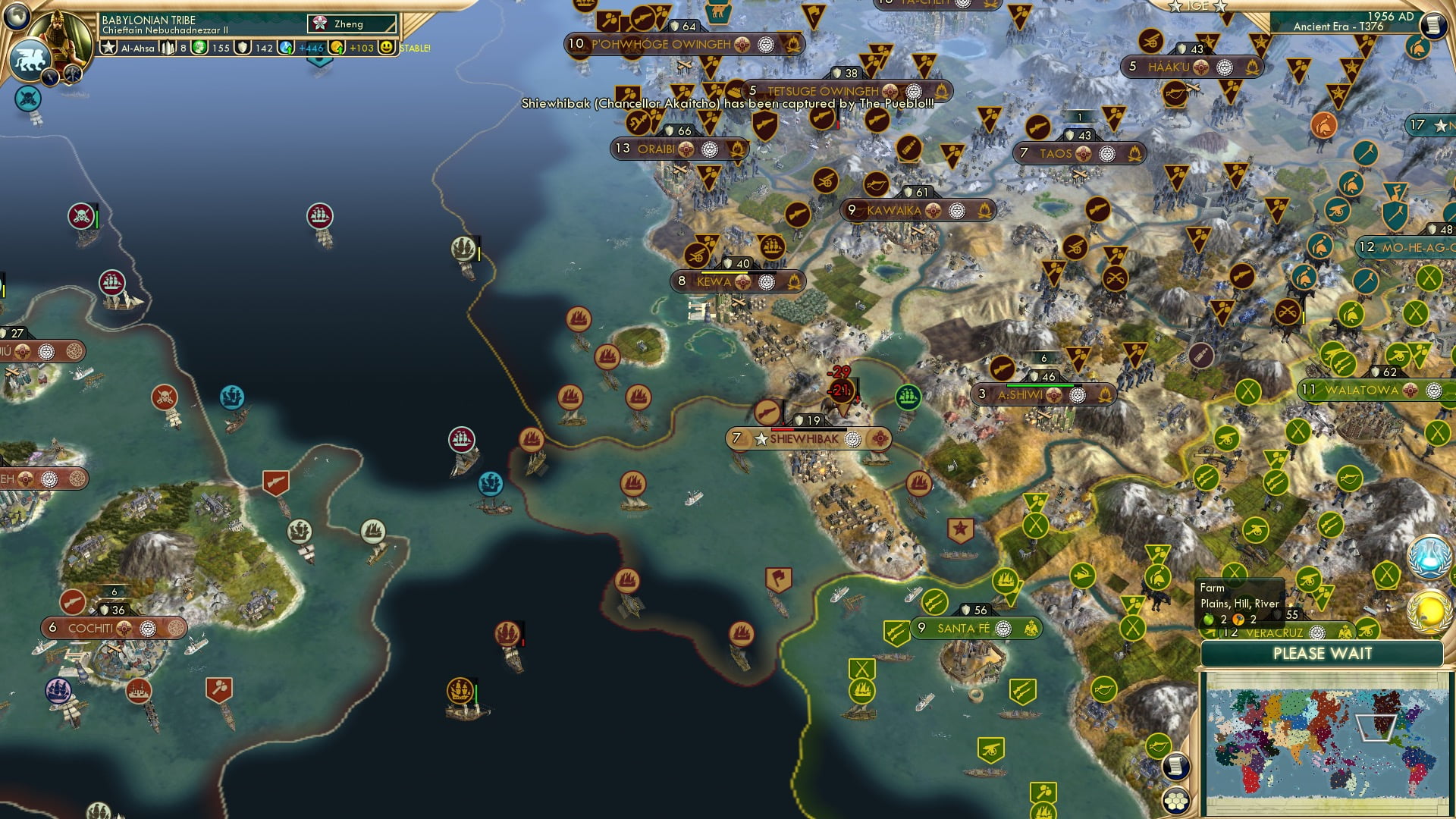Image resolution: width=1456 pixels, height=819 pixels.
Task: Open the globe icon in the corner
Action: coord(17,14)
